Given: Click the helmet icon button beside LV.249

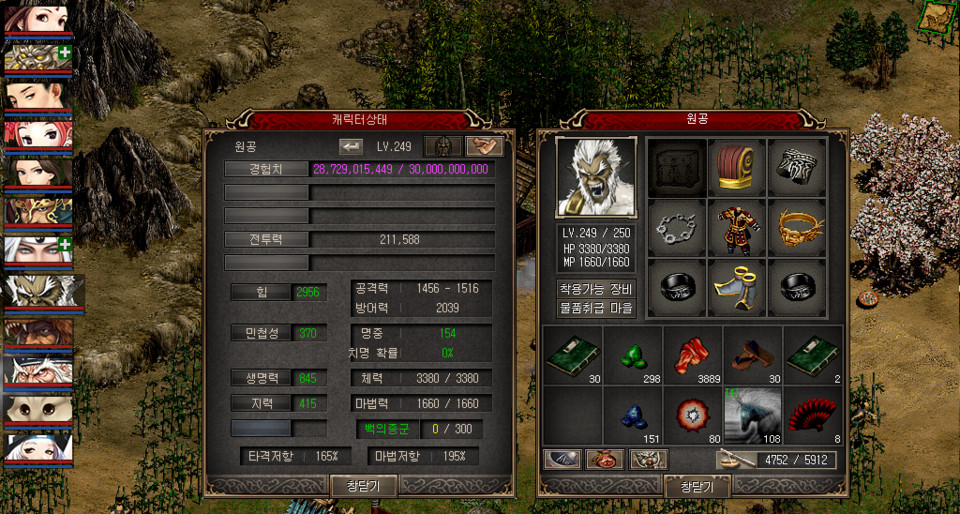Looking at the screenshot, I should [443, 146].
